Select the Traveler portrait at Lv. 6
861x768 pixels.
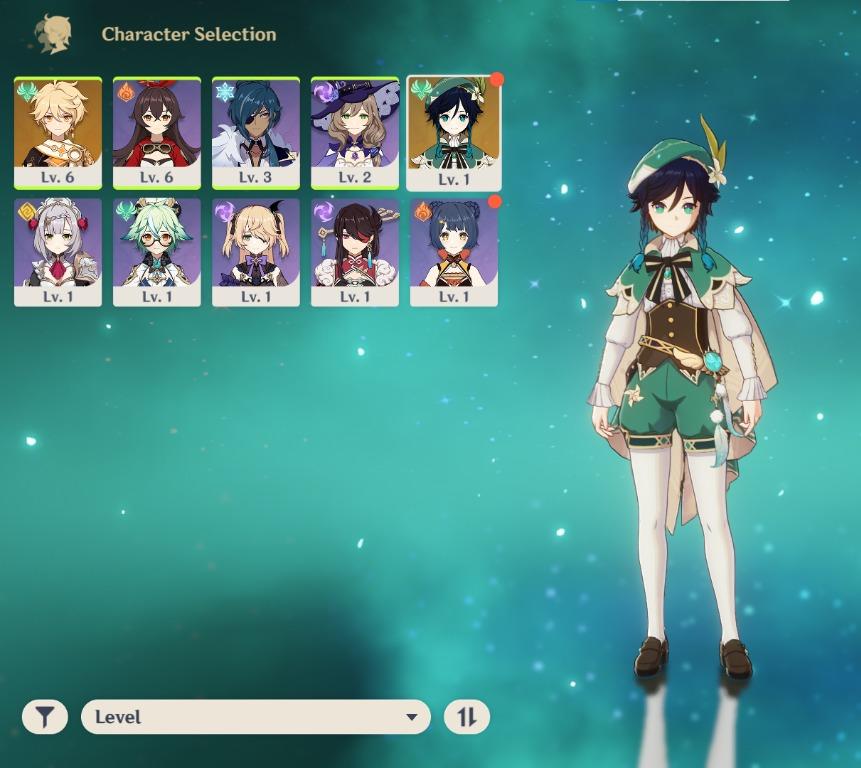(58, 131)
